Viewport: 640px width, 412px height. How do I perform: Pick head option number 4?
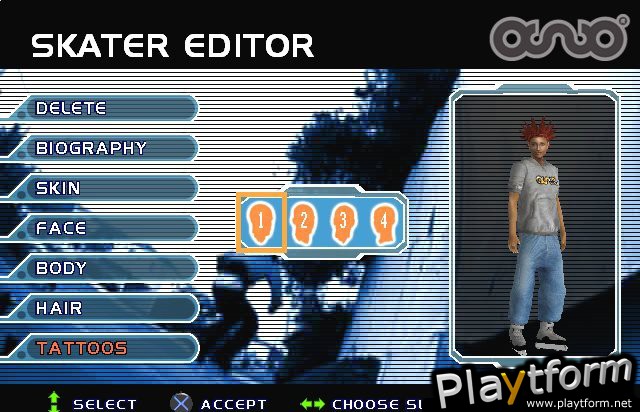coord(381,222)
